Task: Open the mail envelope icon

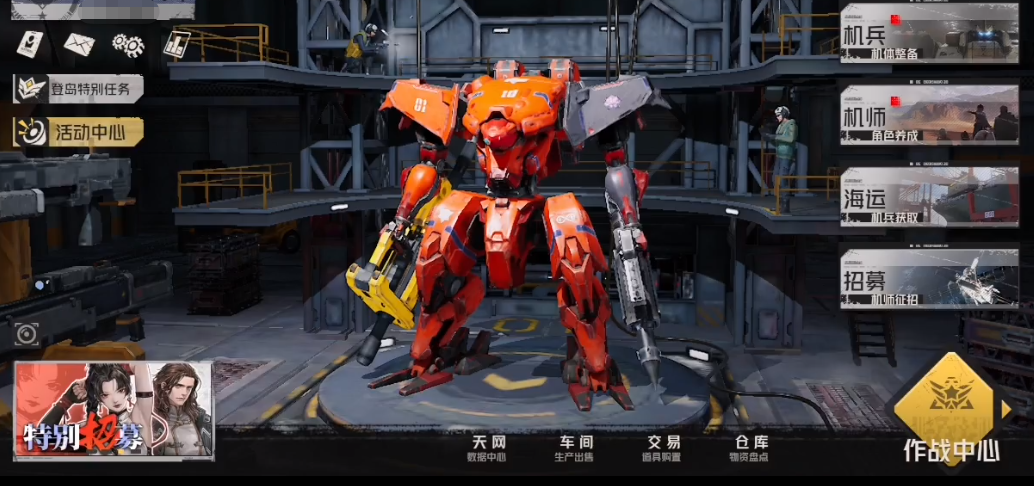Action: (79, 44)
